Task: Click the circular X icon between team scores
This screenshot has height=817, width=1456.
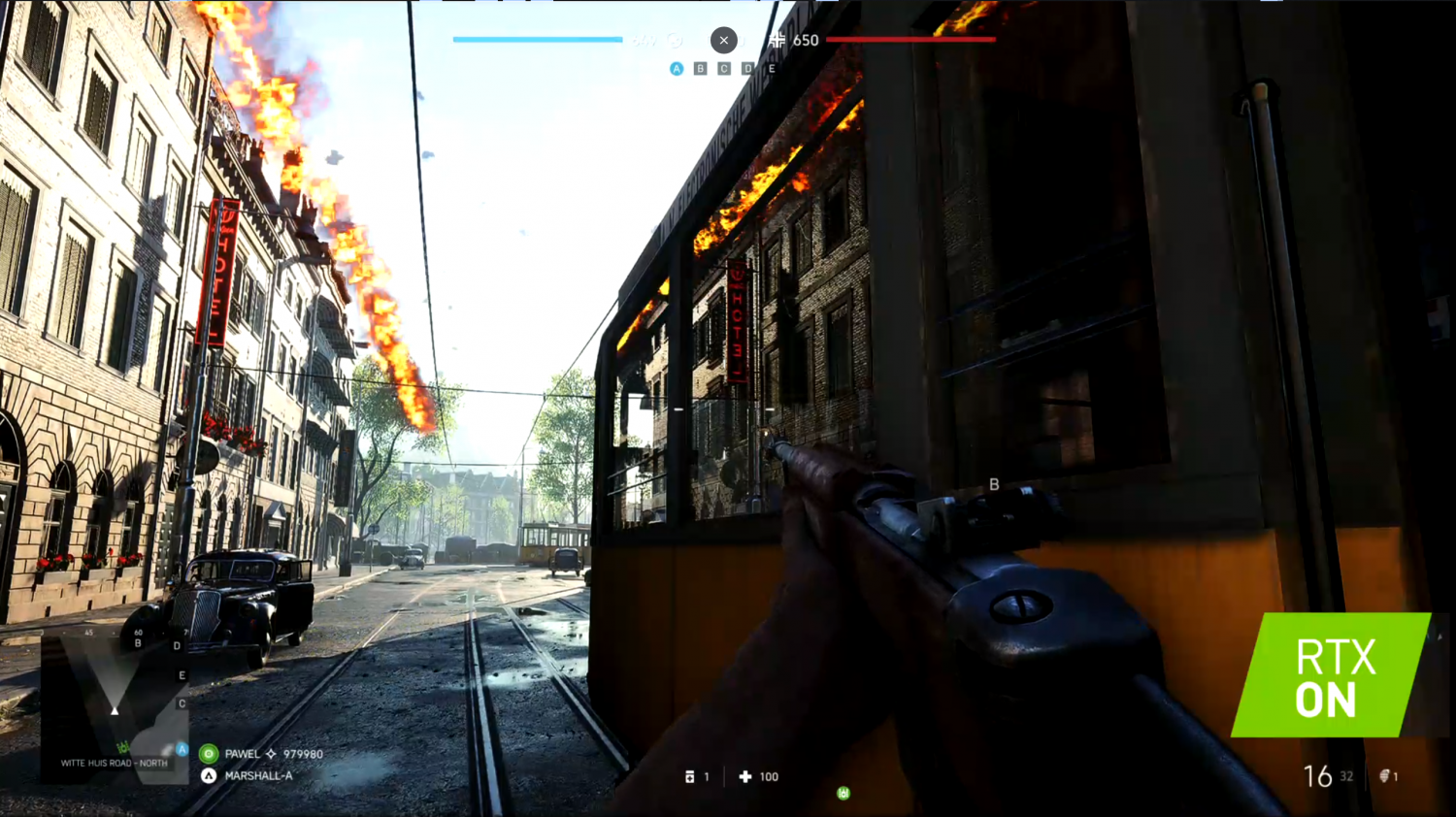Action: click(723, 40)
